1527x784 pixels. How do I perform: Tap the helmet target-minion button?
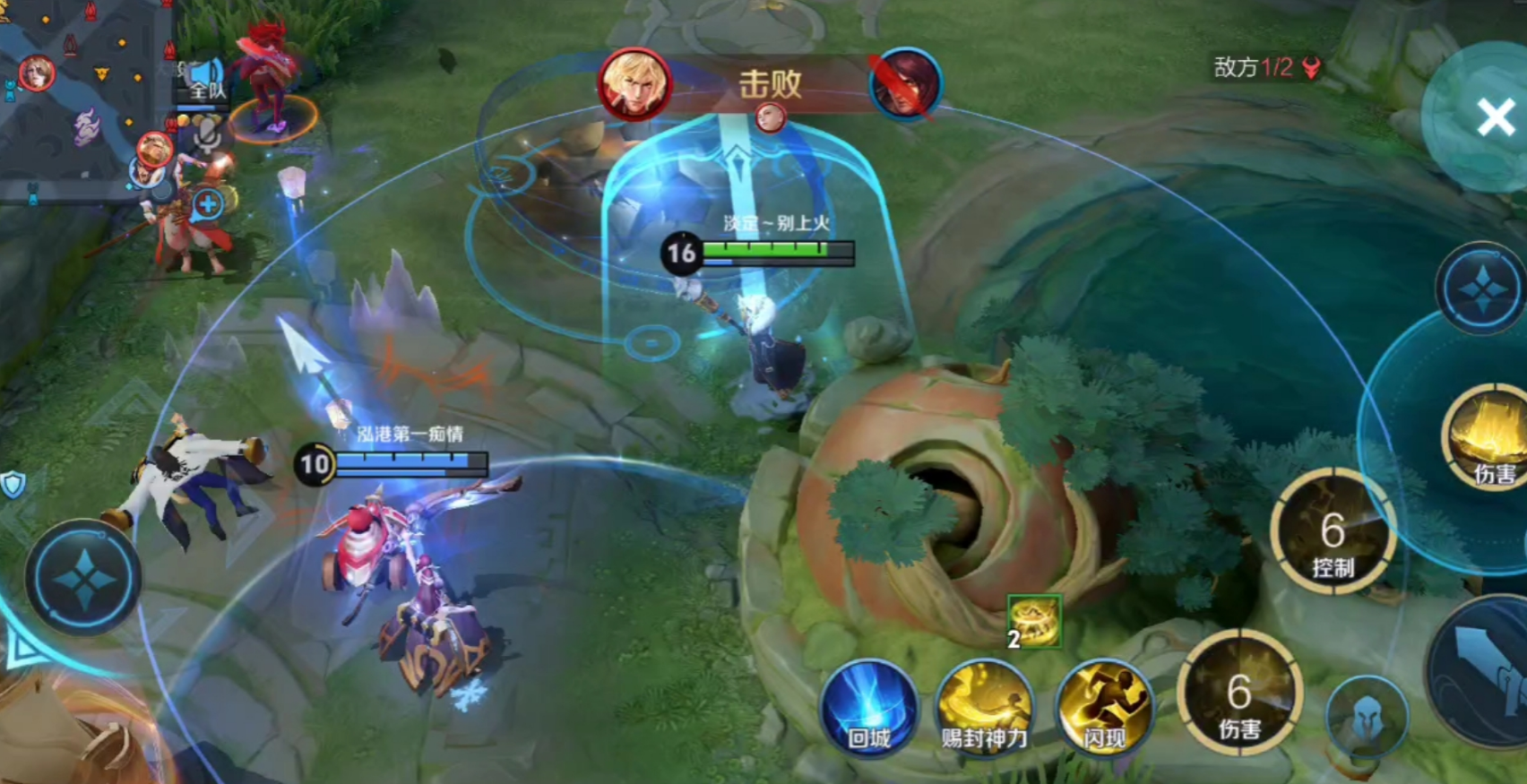1367,718
